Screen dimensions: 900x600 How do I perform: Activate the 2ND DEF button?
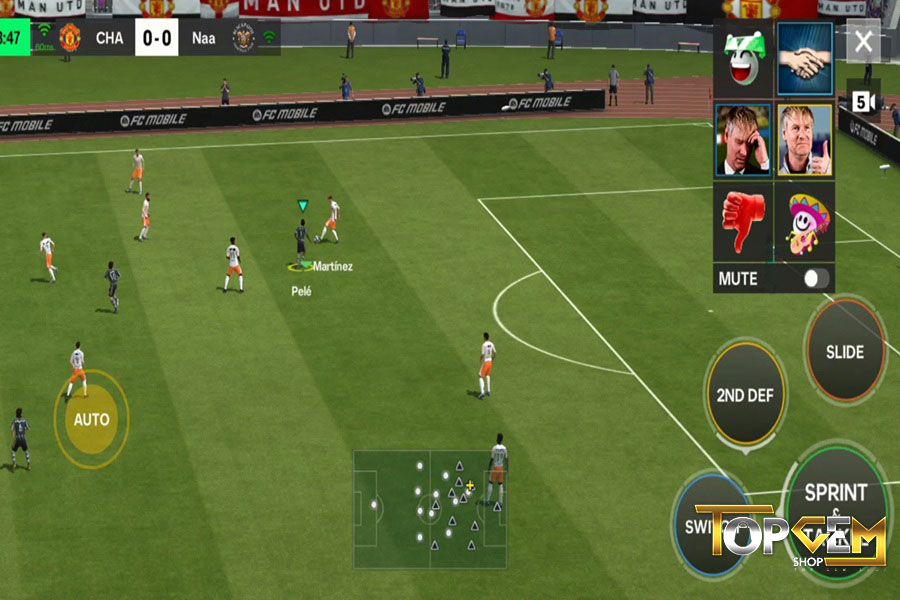745,394
